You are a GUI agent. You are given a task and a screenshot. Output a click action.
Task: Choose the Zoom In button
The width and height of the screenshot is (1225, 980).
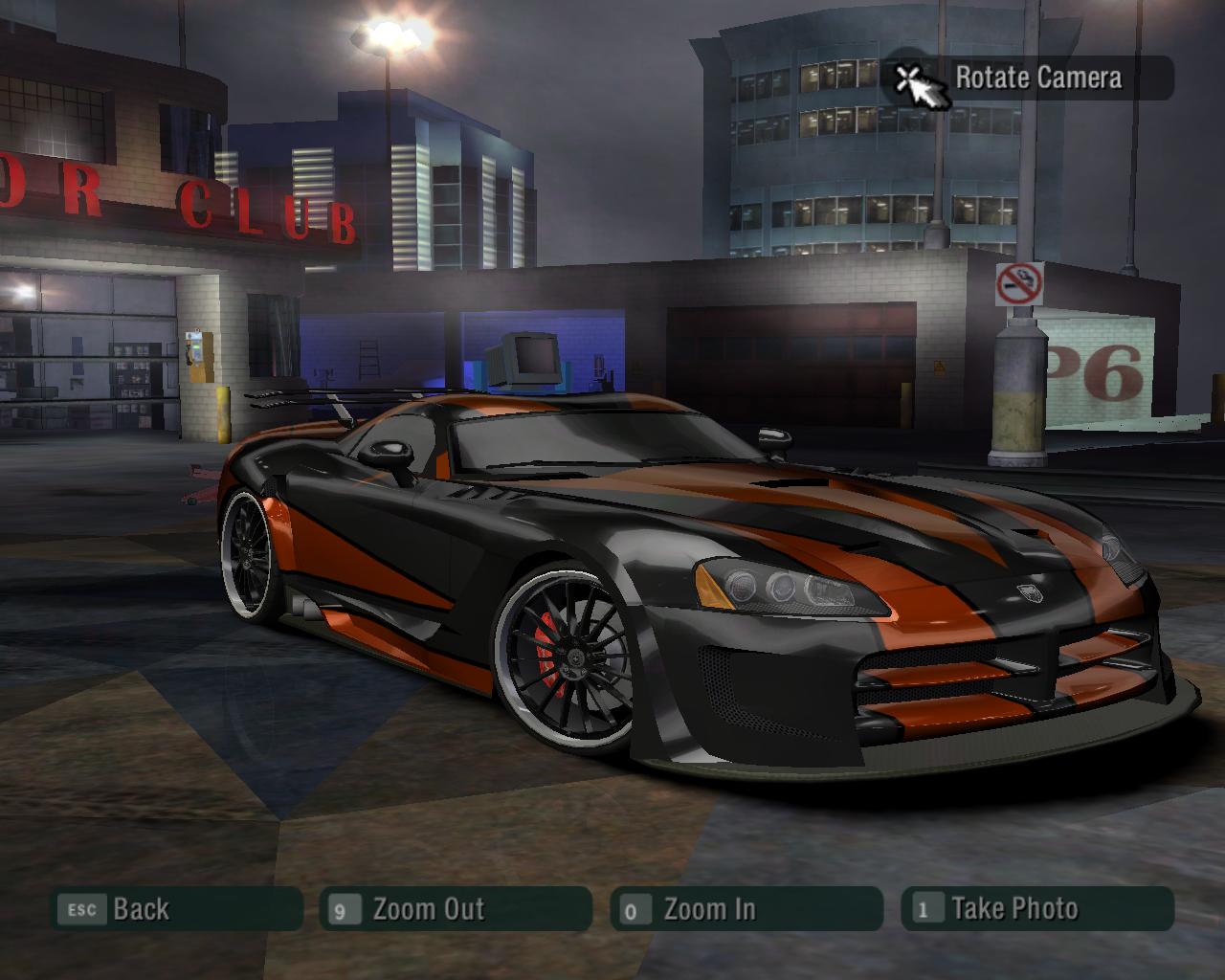pos(745,909)
